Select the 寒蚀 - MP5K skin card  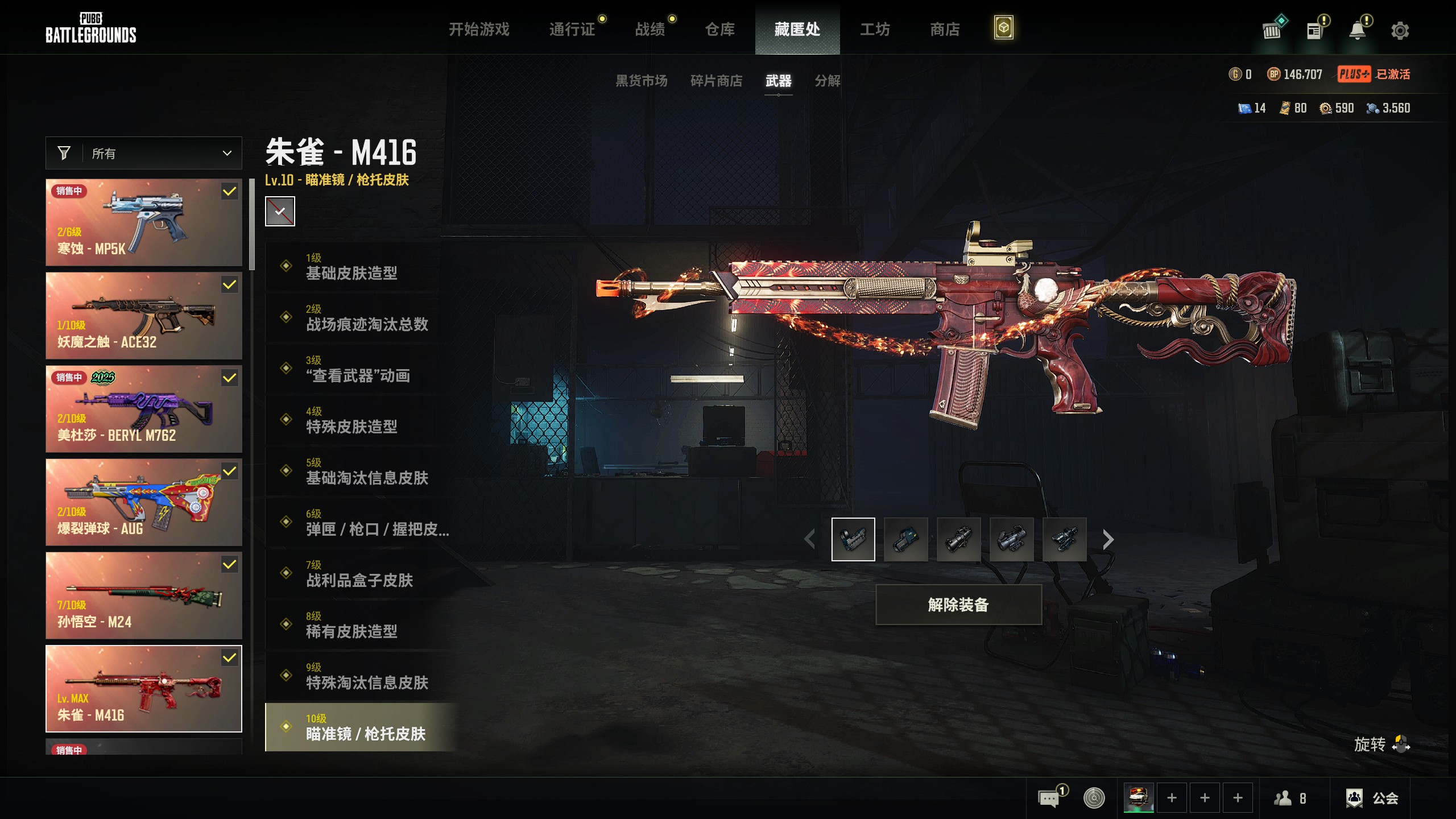144,222
